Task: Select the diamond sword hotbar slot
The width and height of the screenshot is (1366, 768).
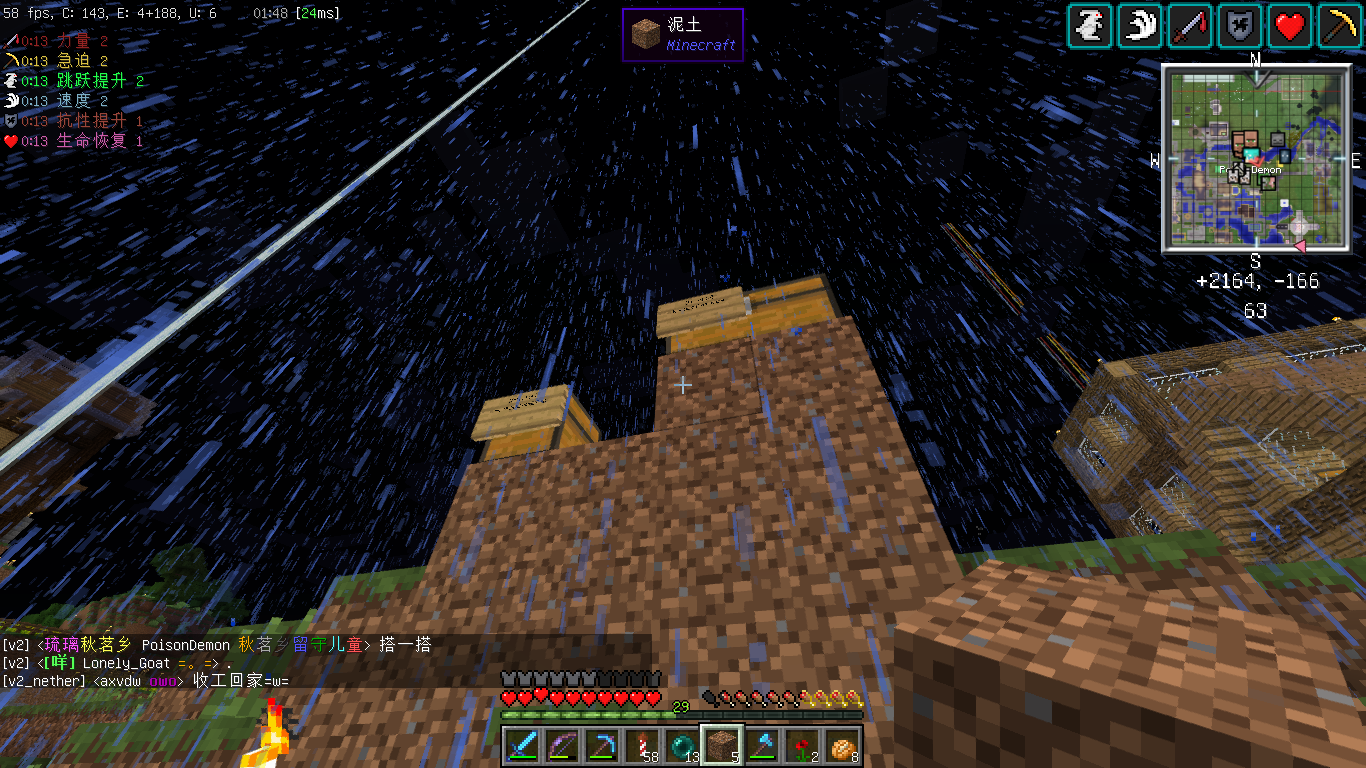Action: point(522,746)
